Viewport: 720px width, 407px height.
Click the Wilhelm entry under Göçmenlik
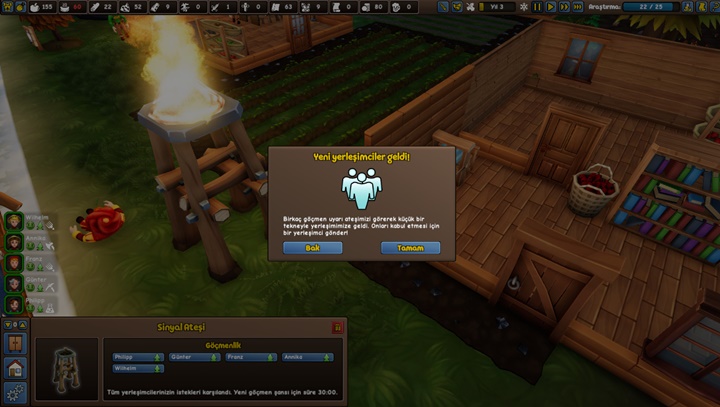click(x=138, y=369)
